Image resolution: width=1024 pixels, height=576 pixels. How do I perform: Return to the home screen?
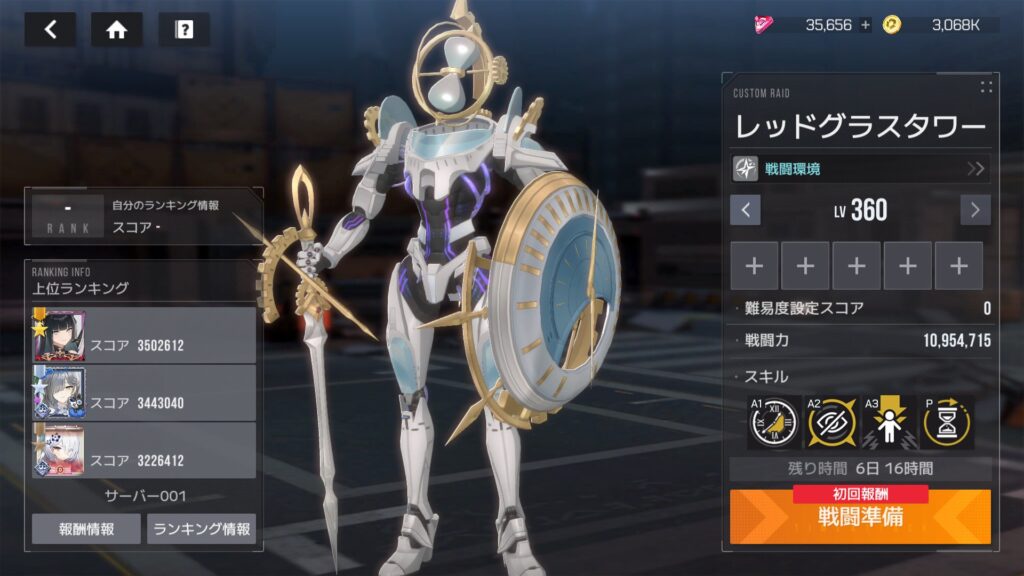[x=117, y=29]
